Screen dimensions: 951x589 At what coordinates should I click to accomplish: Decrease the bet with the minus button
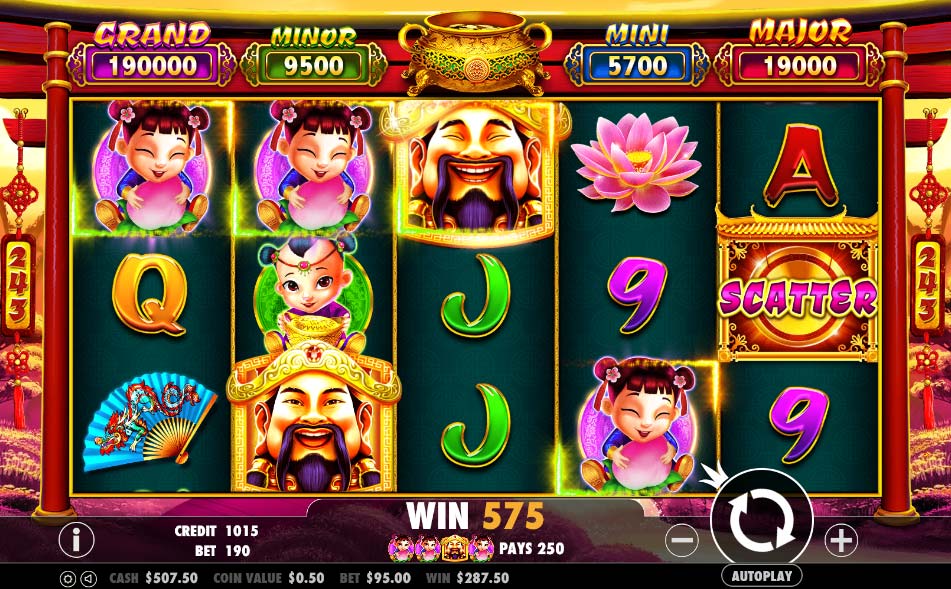[x=681, y=541]
